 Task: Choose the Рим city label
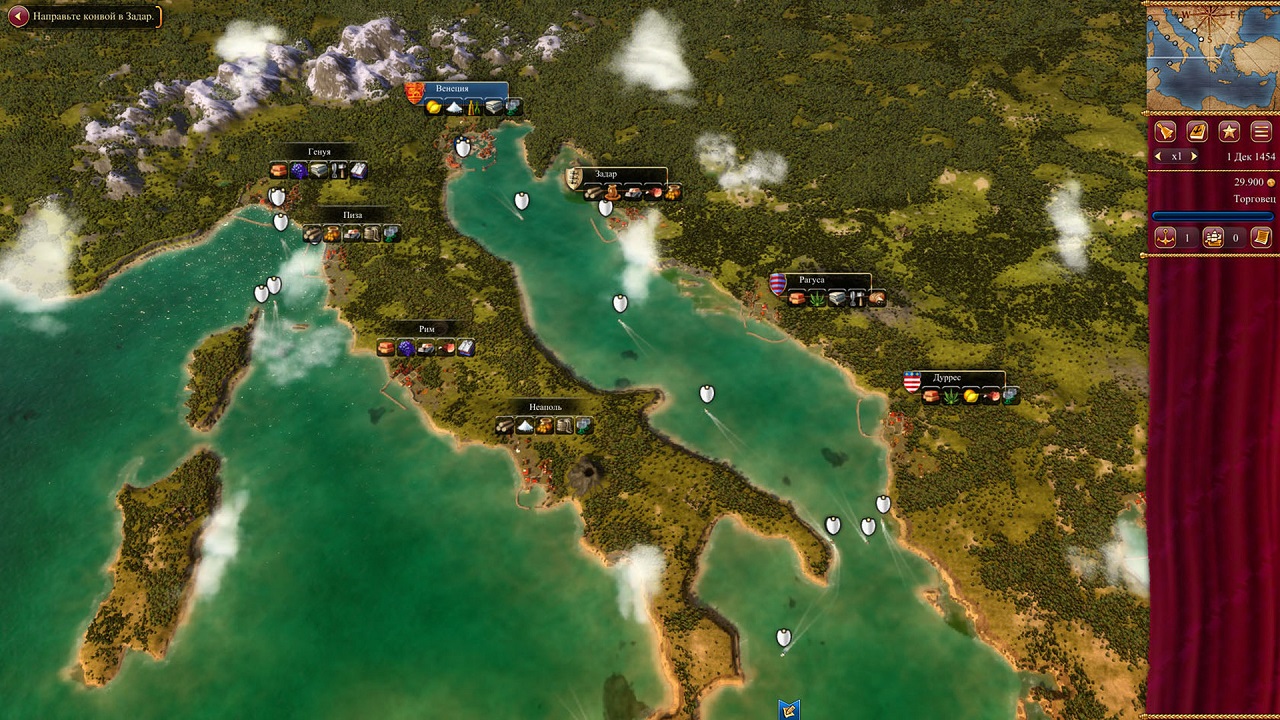[x=427, y=329]
